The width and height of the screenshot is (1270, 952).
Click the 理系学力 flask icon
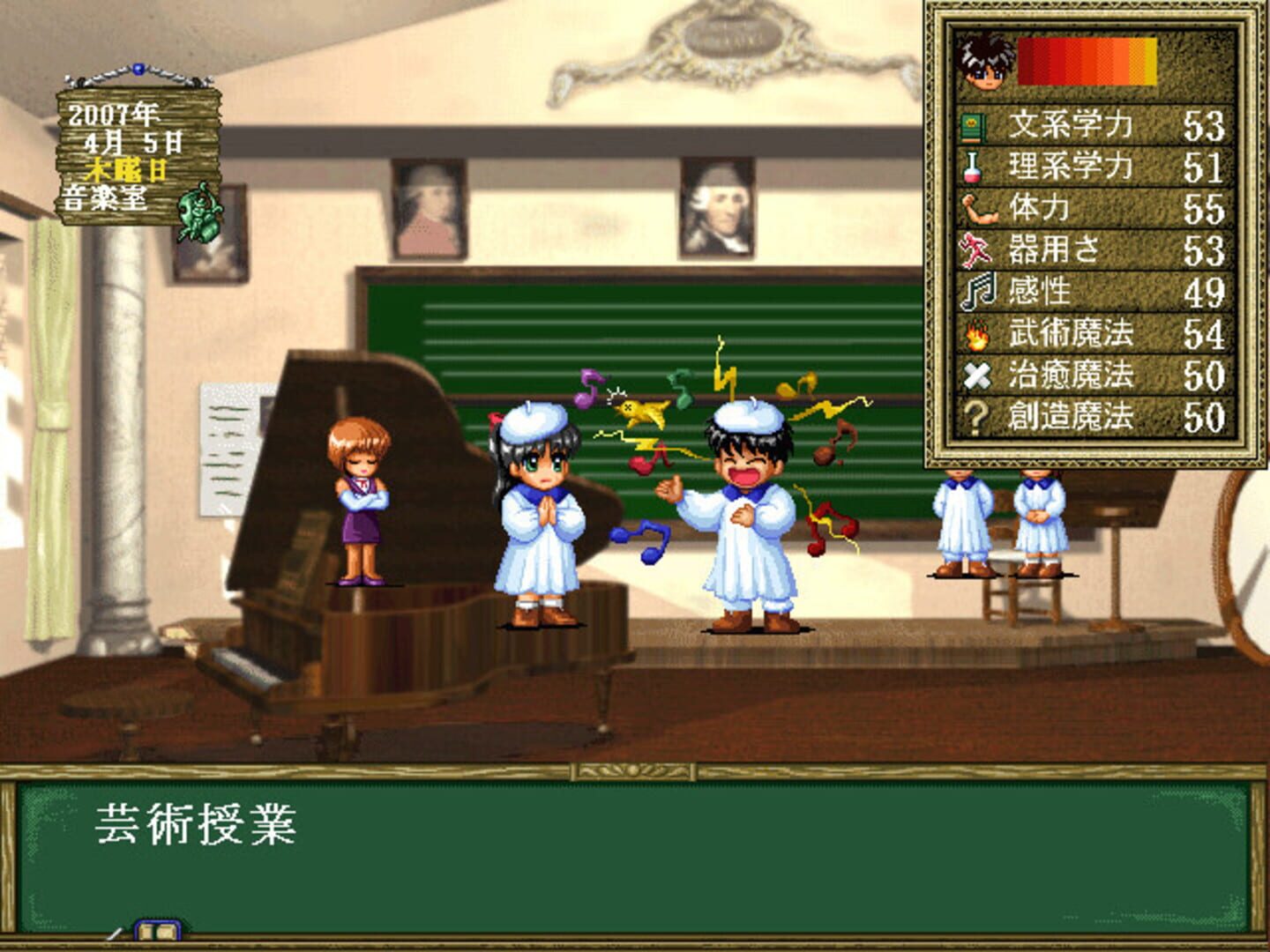(975, 167)
